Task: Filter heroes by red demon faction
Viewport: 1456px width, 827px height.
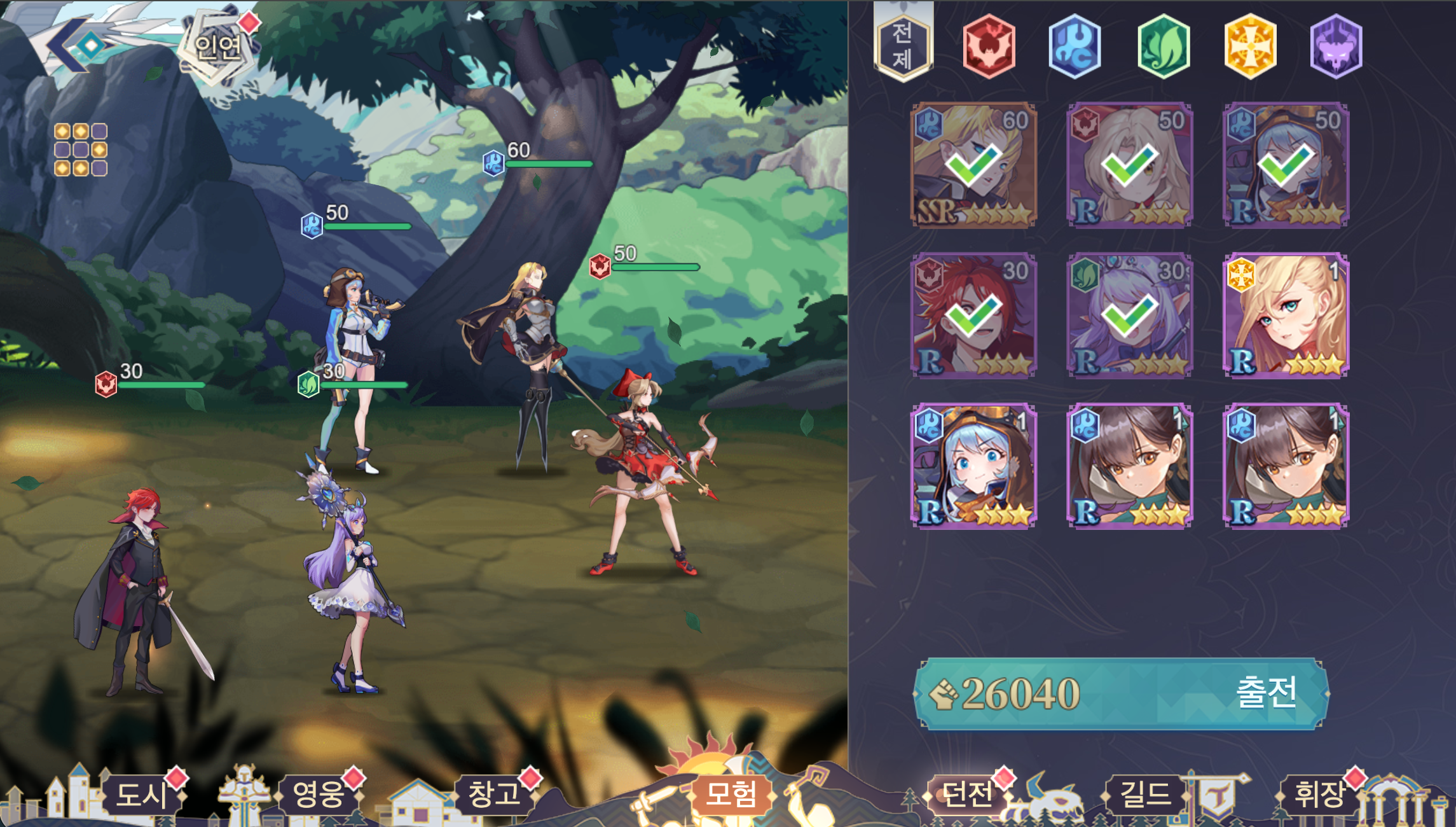Action: pyautogui.click(x=989, y=46)
